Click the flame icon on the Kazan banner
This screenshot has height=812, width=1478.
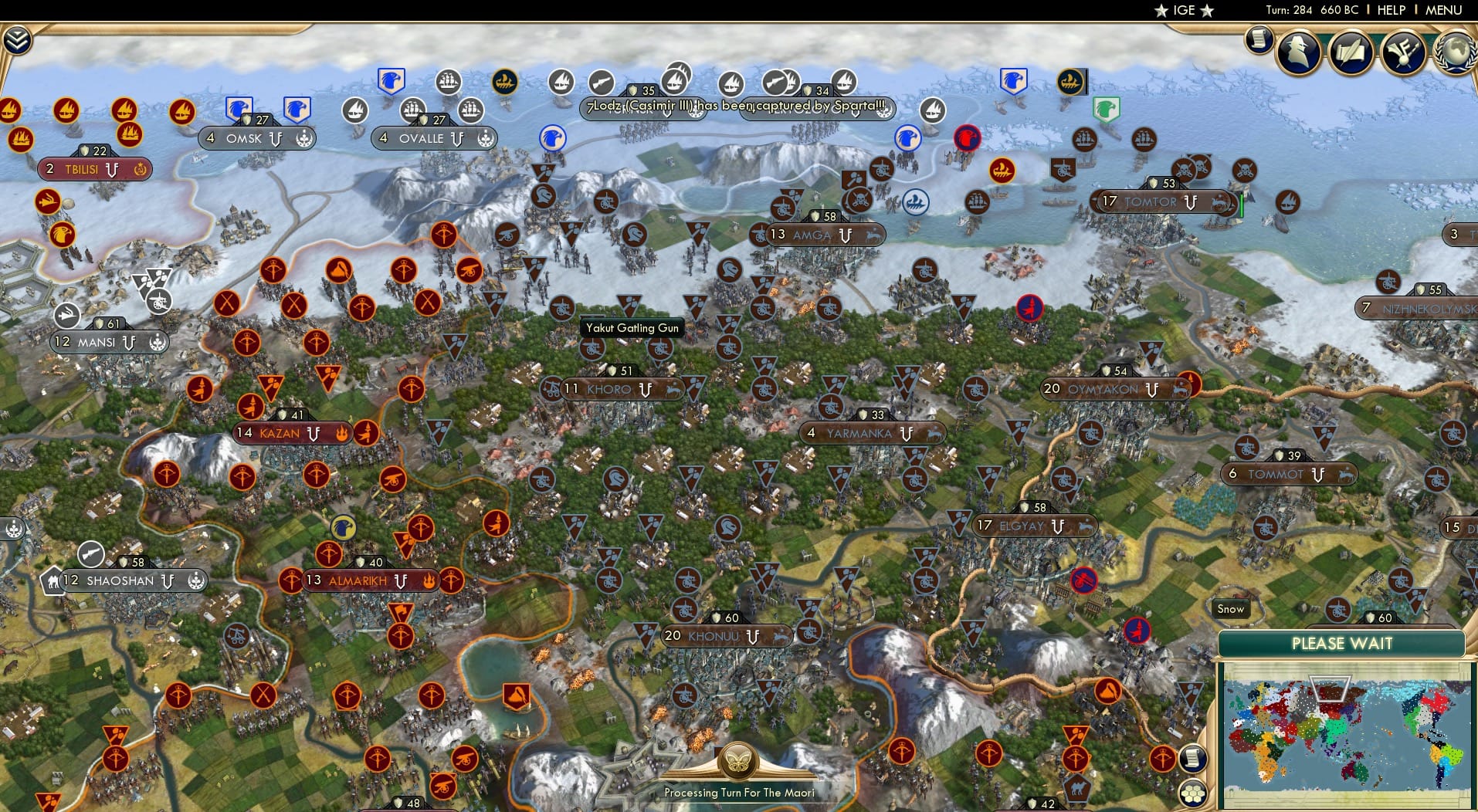(340, 433)
